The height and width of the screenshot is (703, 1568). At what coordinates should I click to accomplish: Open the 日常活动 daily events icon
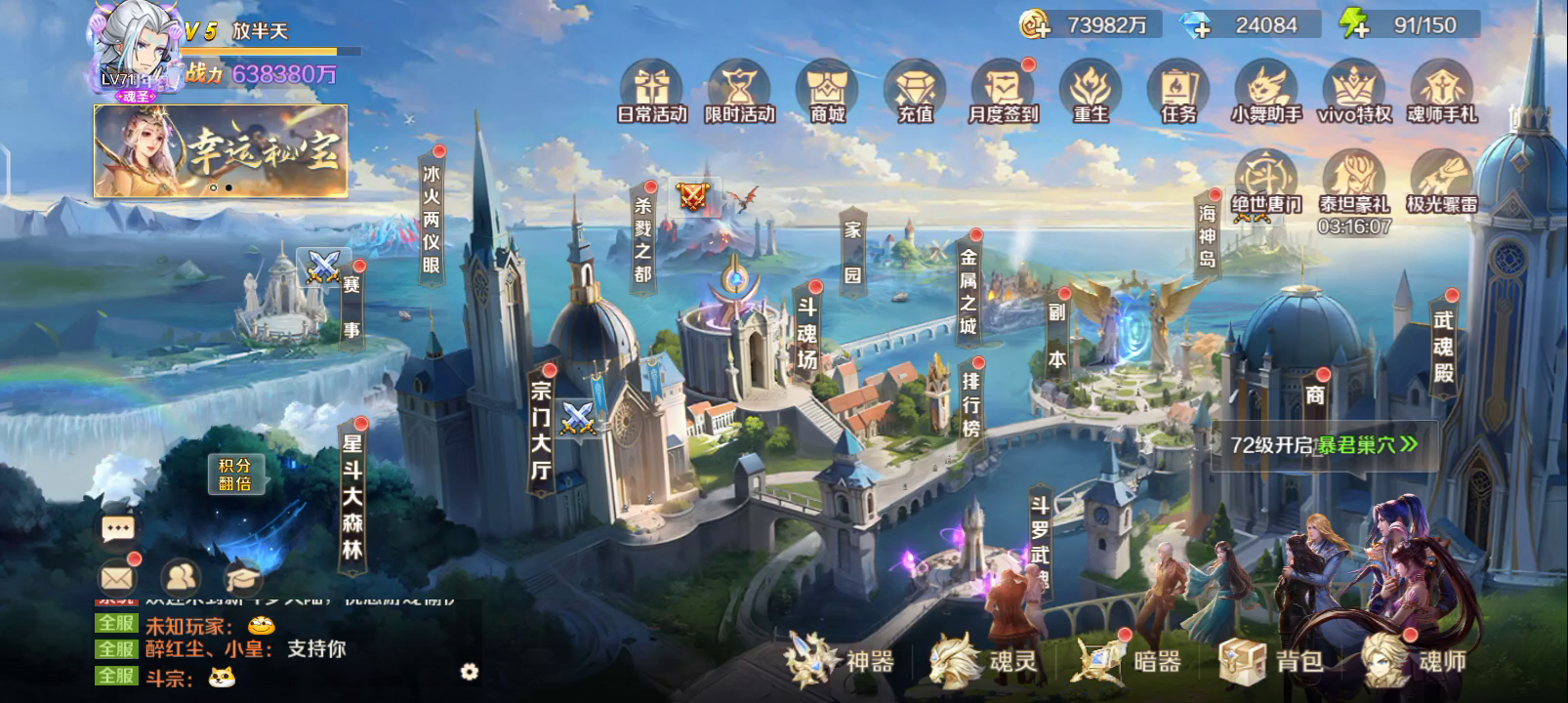(x=652, y=92)
